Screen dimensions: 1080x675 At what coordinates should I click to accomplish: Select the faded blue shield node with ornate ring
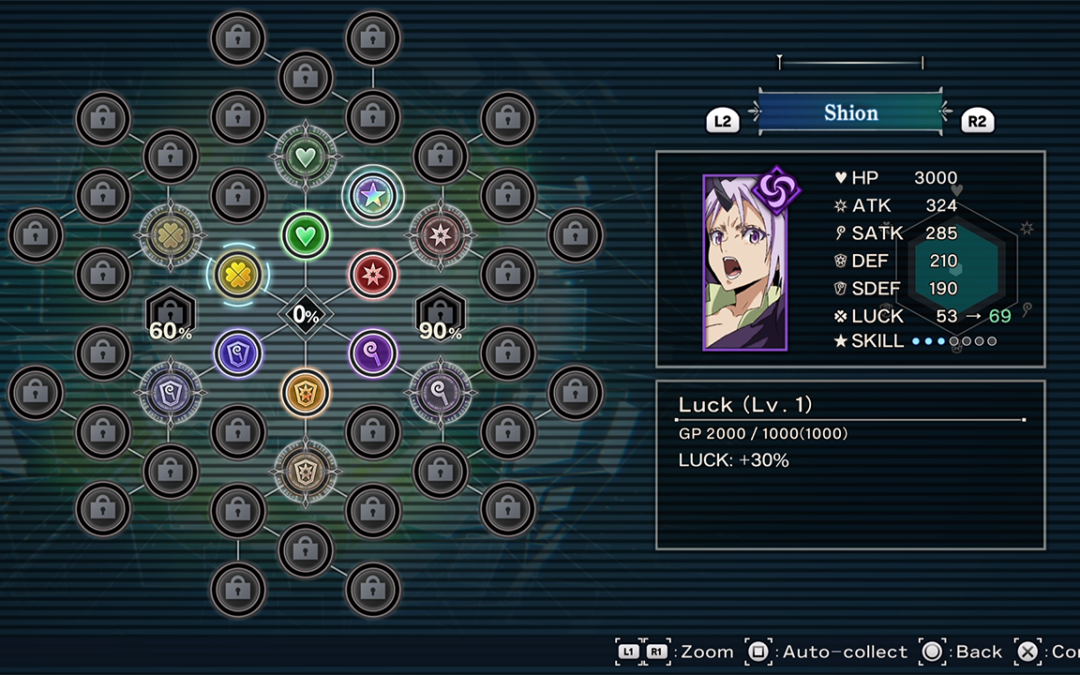171,391
